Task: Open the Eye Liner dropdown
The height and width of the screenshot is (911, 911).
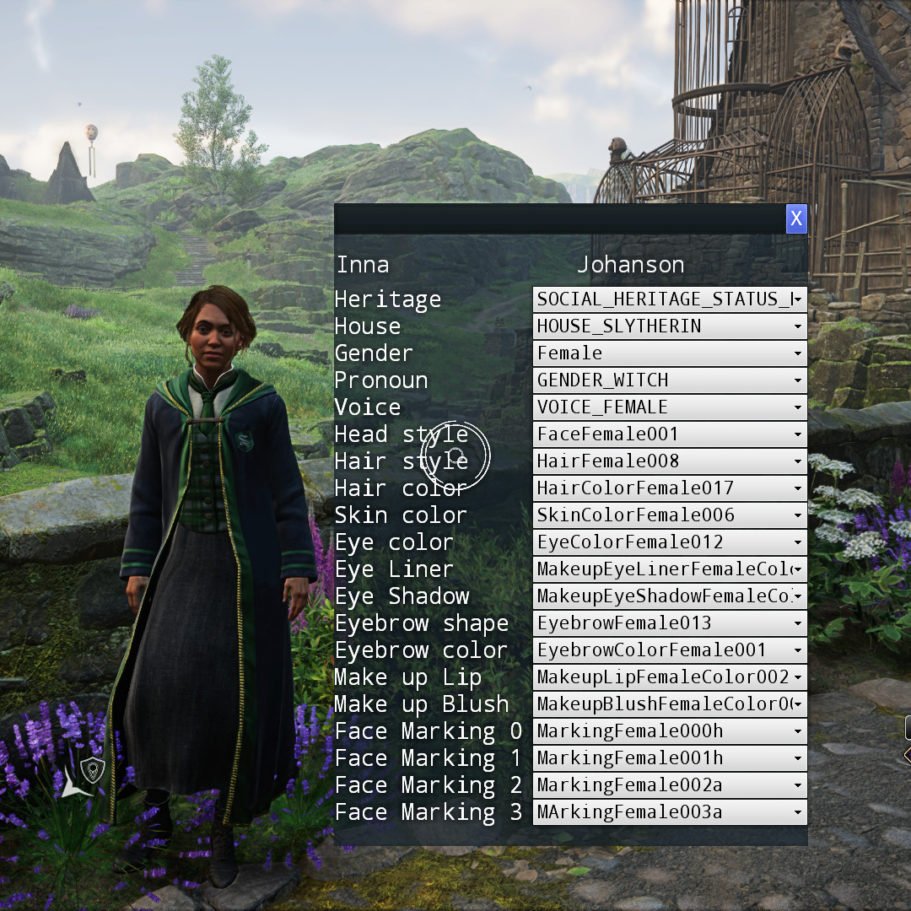Action: [x=669, y=569]
